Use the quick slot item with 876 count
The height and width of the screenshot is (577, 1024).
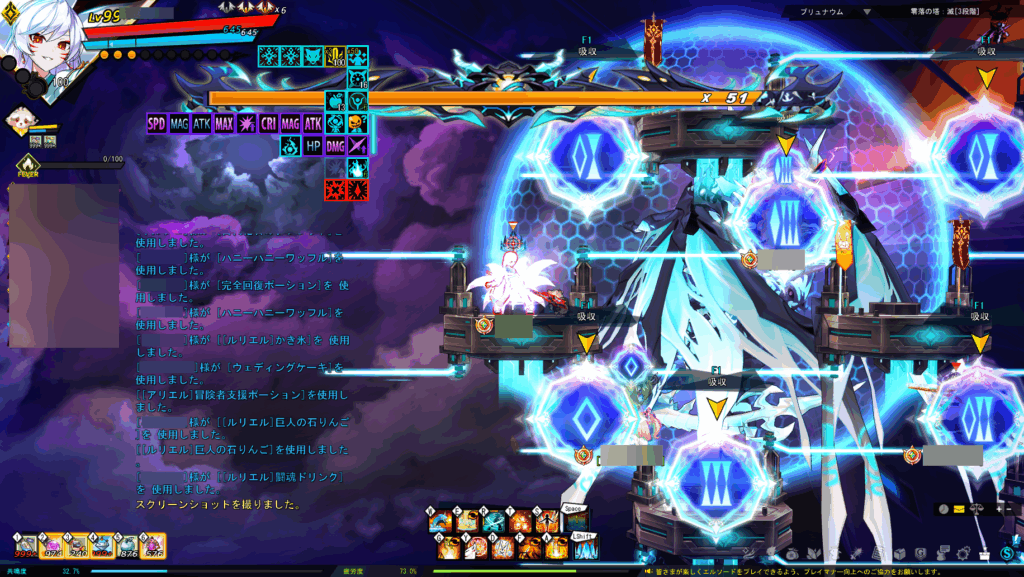click(127, 546)
